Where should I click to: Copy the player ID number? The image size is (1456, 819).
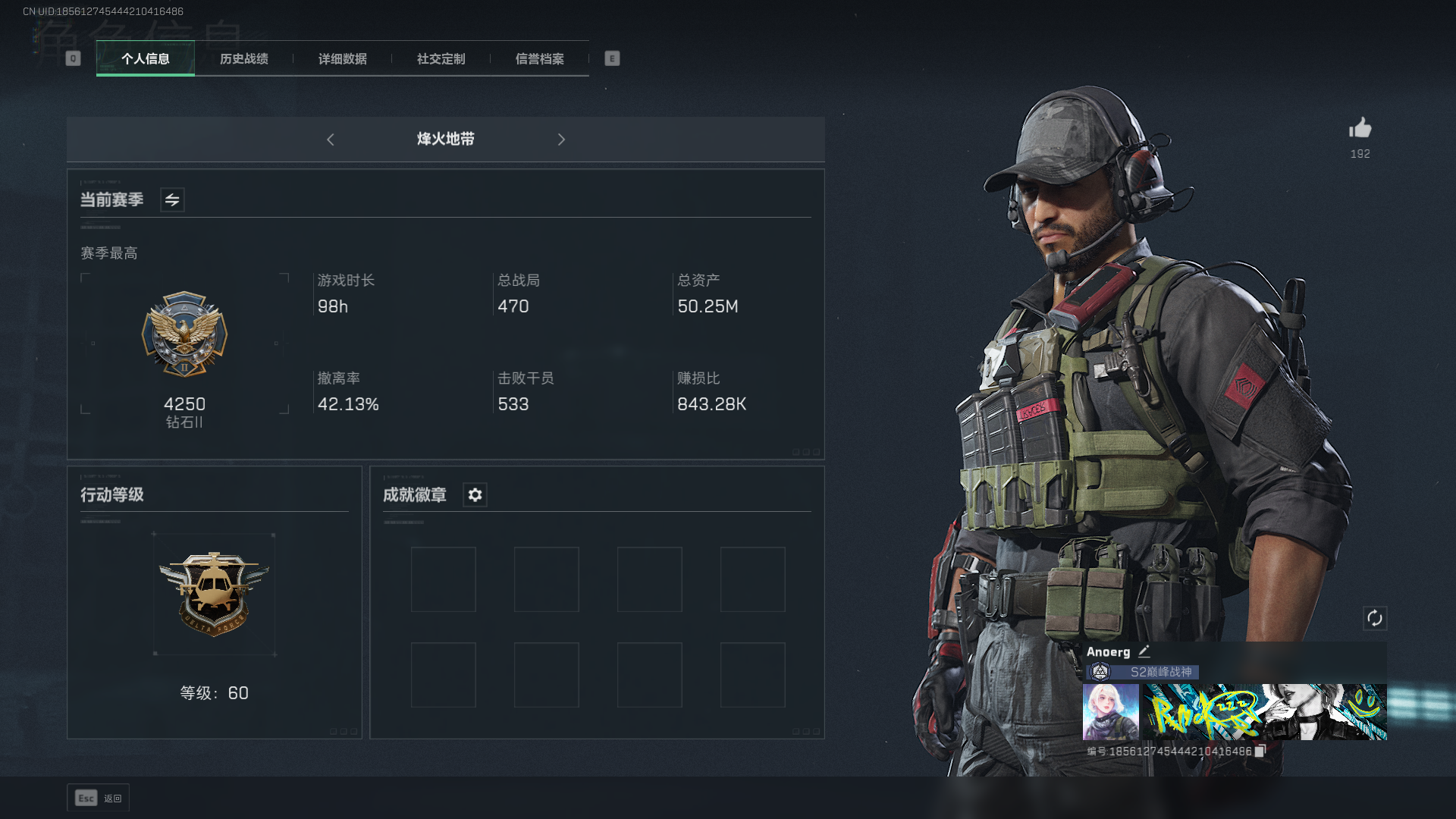pyautogui.click(x=1260, y=752)
